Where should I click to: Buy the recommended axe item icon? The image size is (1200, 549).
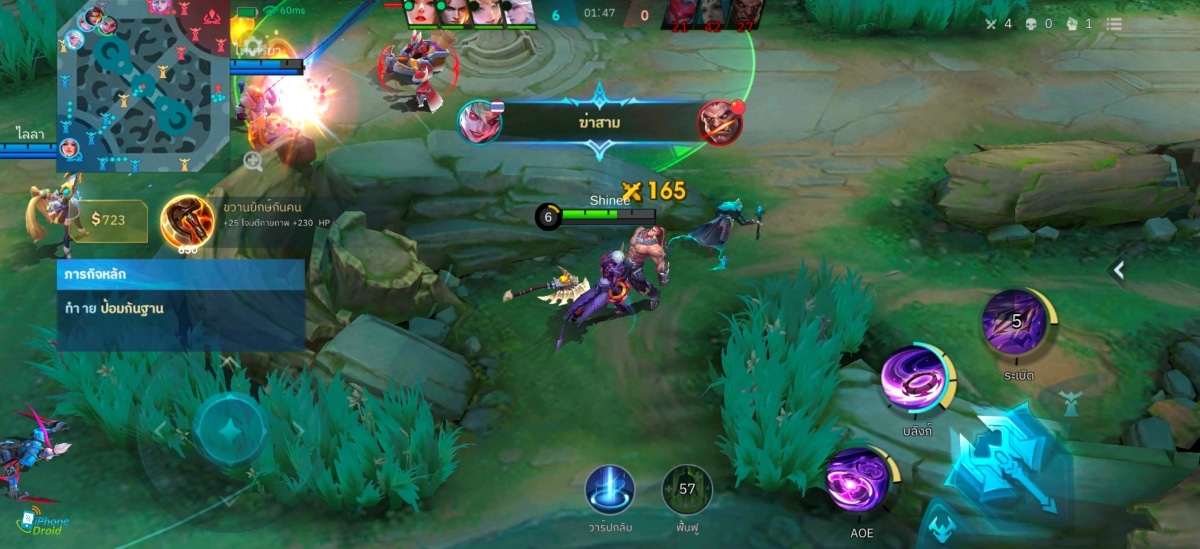point(187,220)
